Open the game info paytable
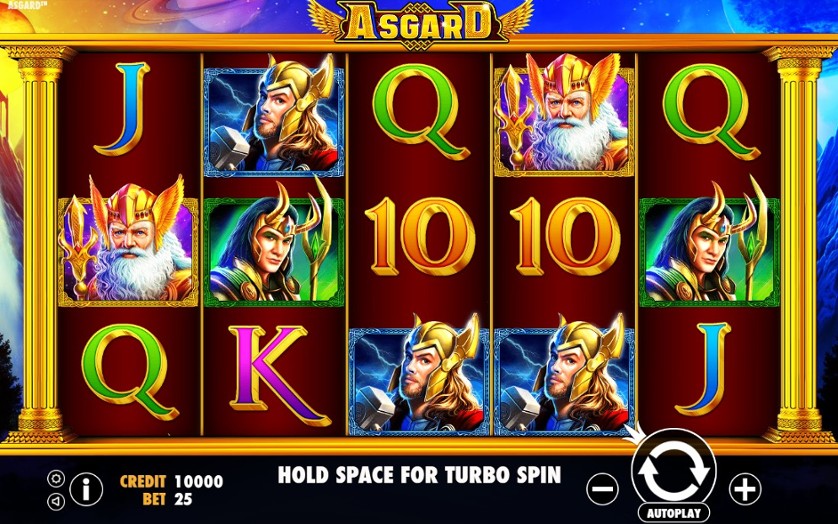The image size is (838, 524). (87, 489)
